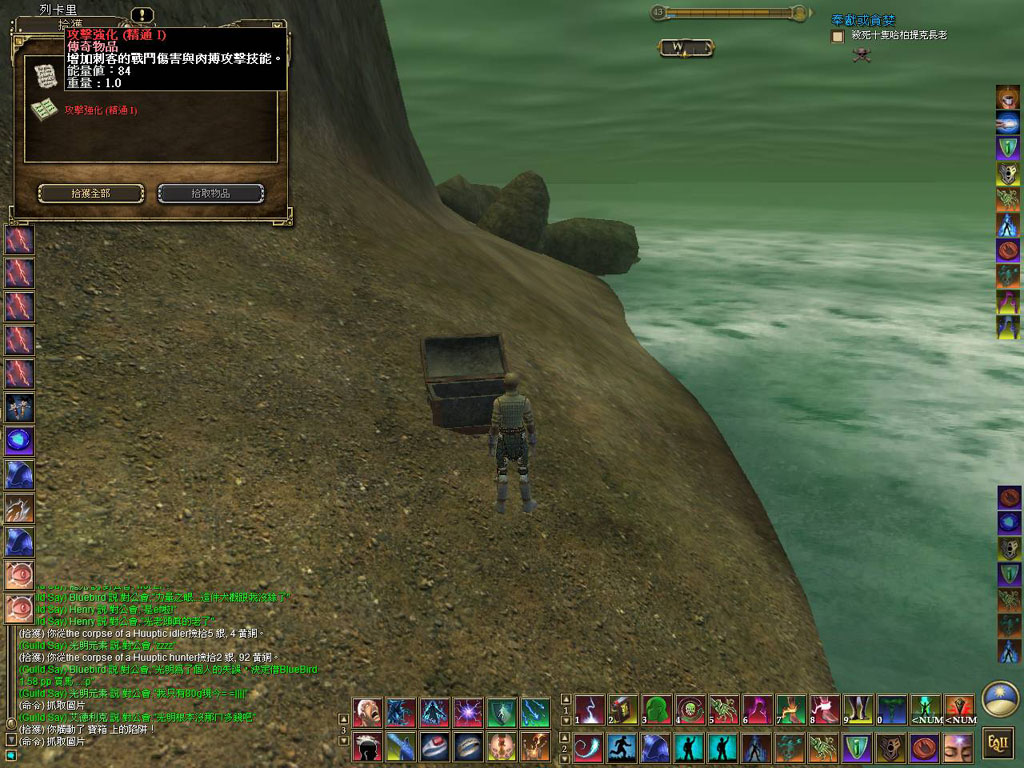Select the parchment scroll item in loot window
The height and width of the screenshot is (768, 1024).
(43, 75)
